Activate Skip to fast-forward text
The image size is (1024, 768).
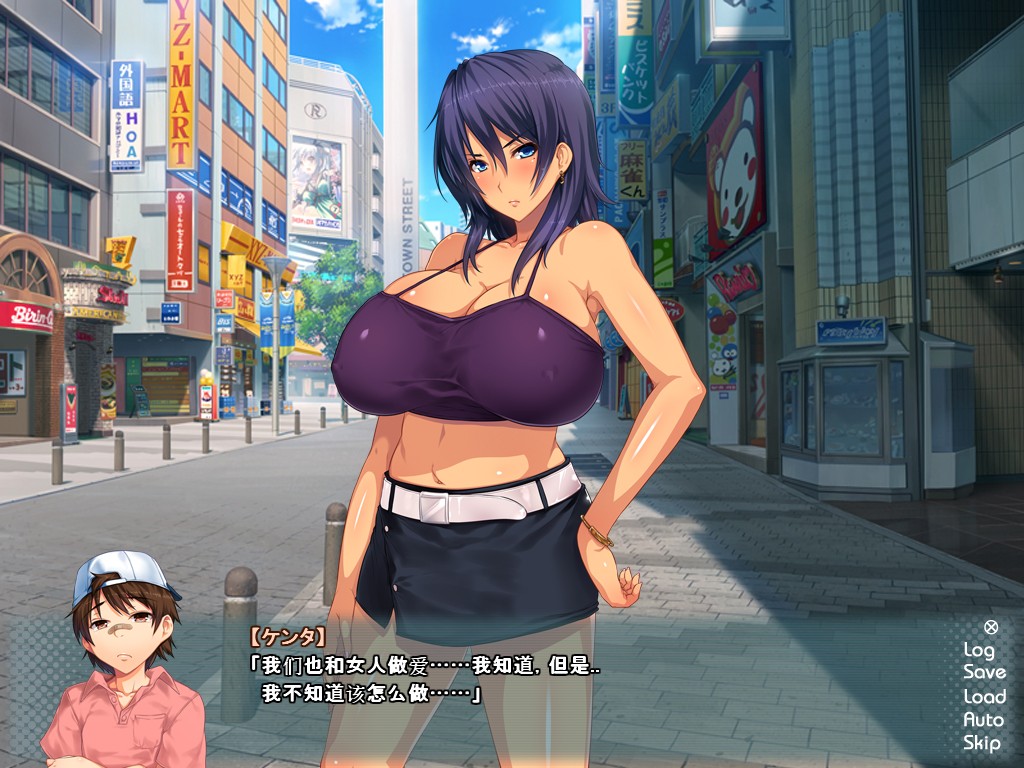click(981, 742)
